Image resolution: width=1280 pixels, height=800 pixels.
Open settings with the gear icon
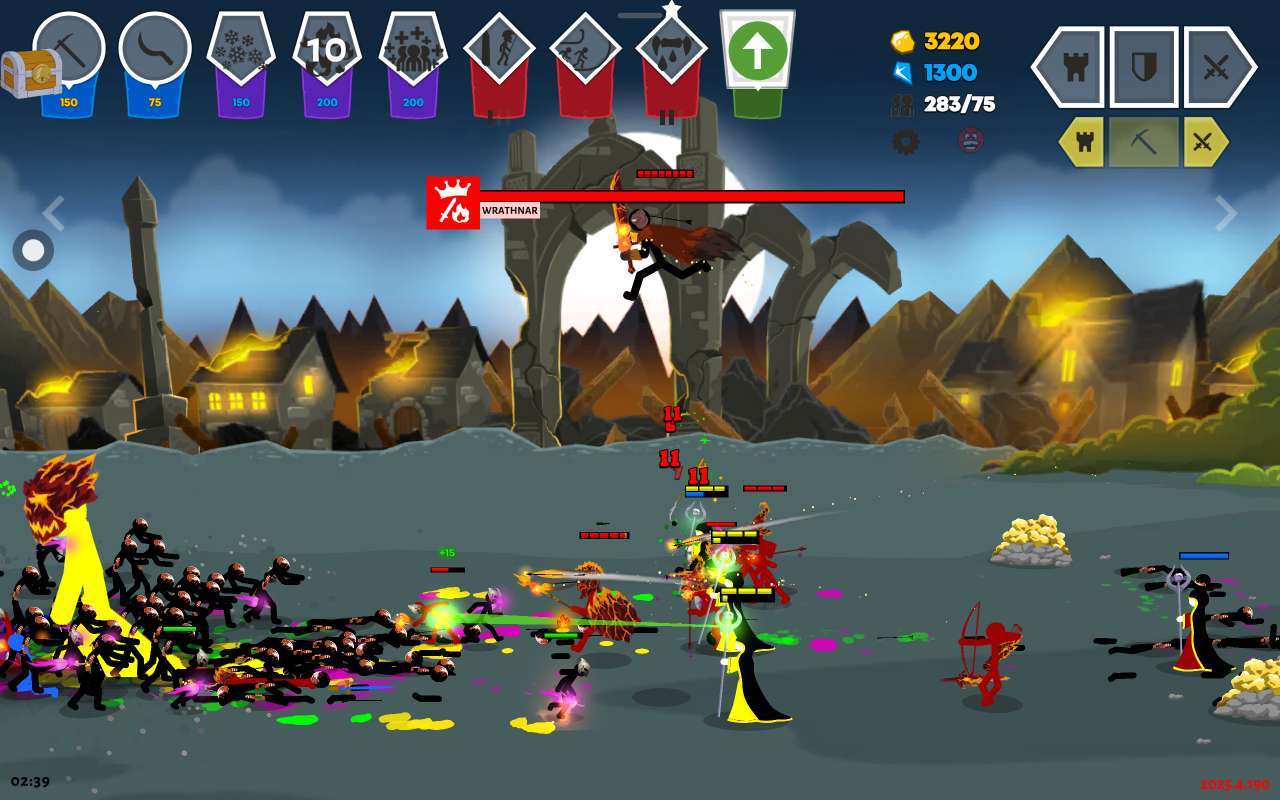point(905,141)
